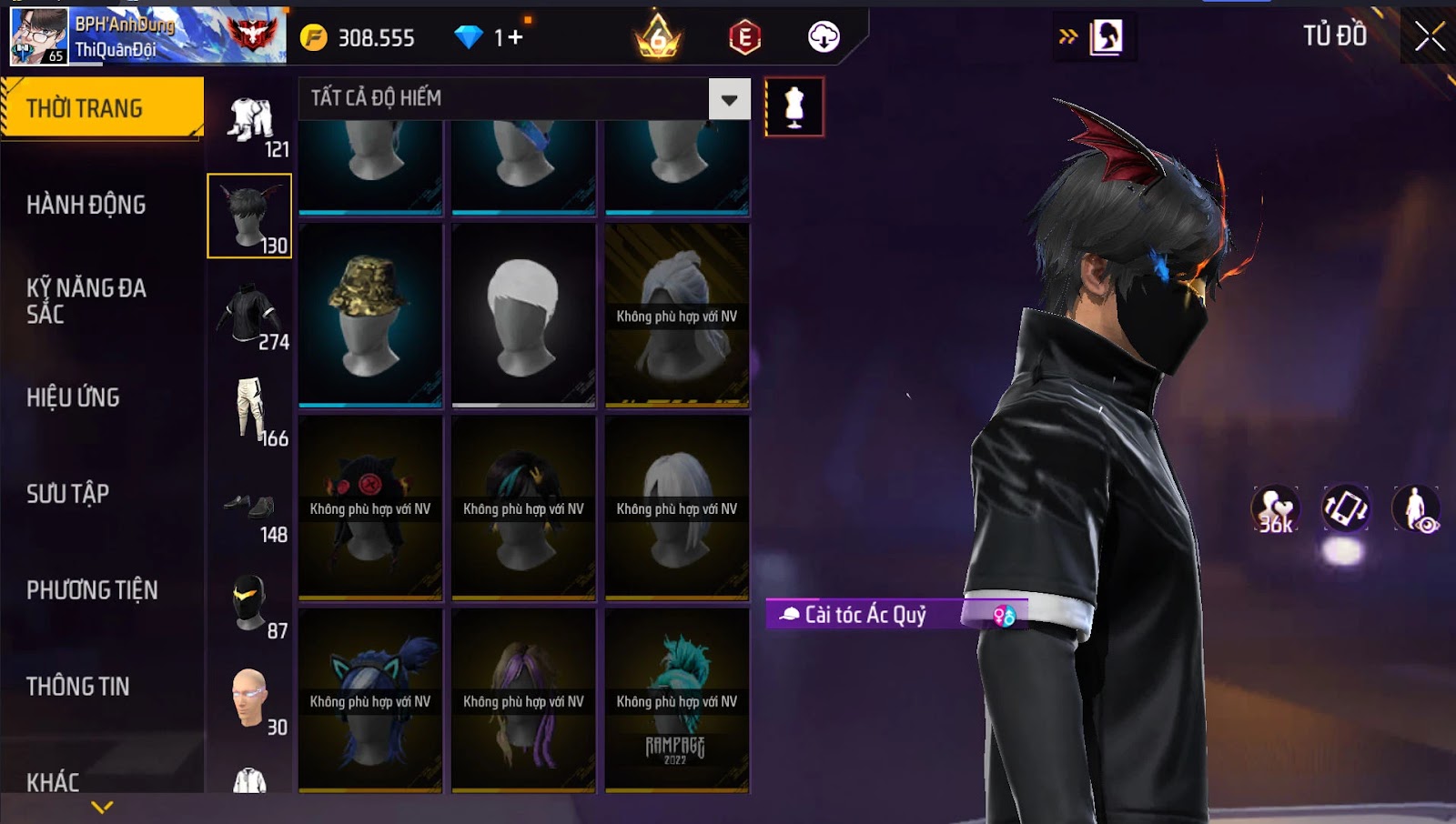This screenshot has width=1456, height=824.
Task: Open the mask category with 87 items
Action: [x=249, y=603]
